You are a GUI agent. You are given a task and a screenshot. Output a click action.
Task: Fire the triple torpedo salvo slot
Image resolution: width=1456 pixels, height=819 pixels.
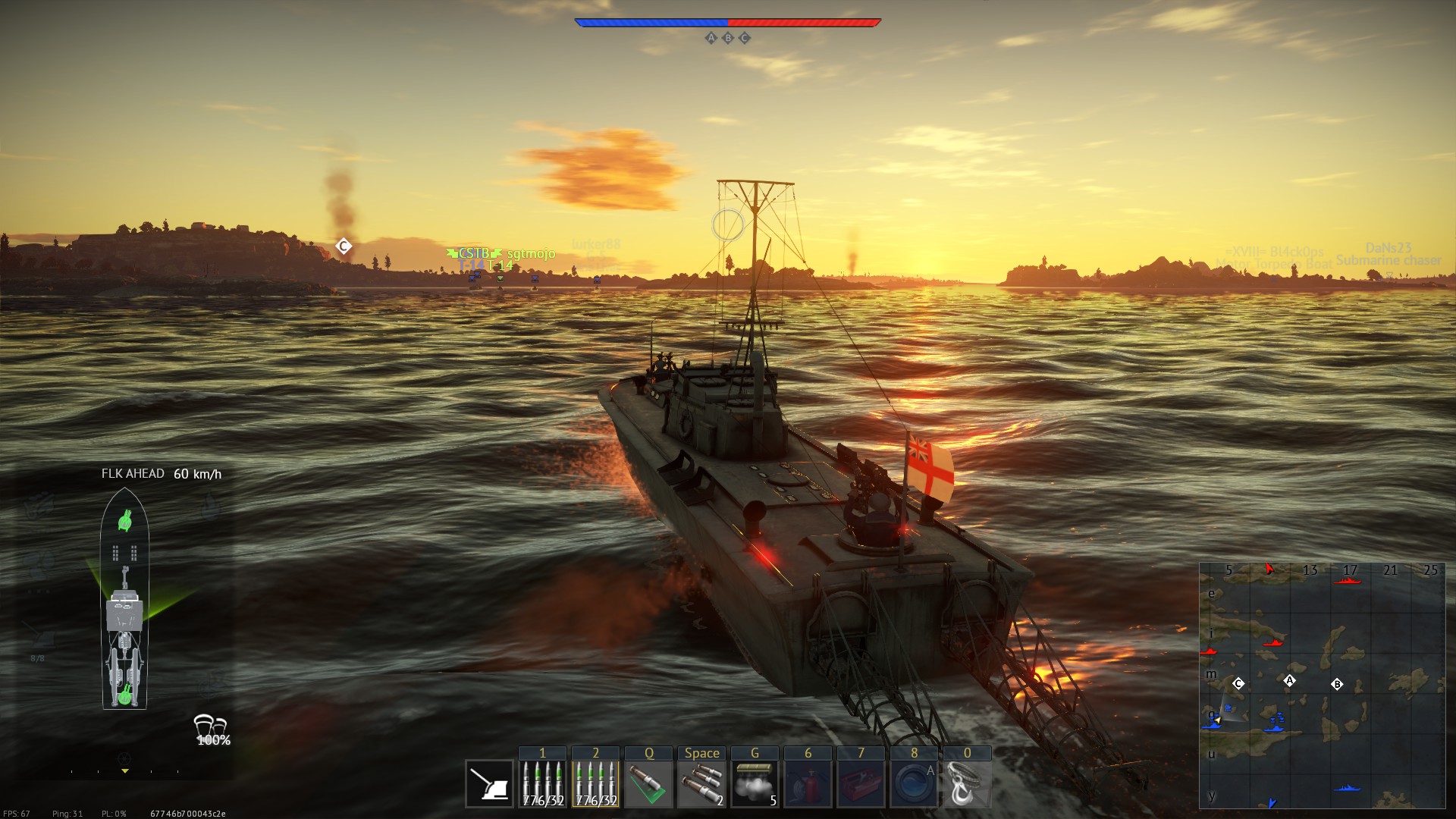tap(701, 784)
